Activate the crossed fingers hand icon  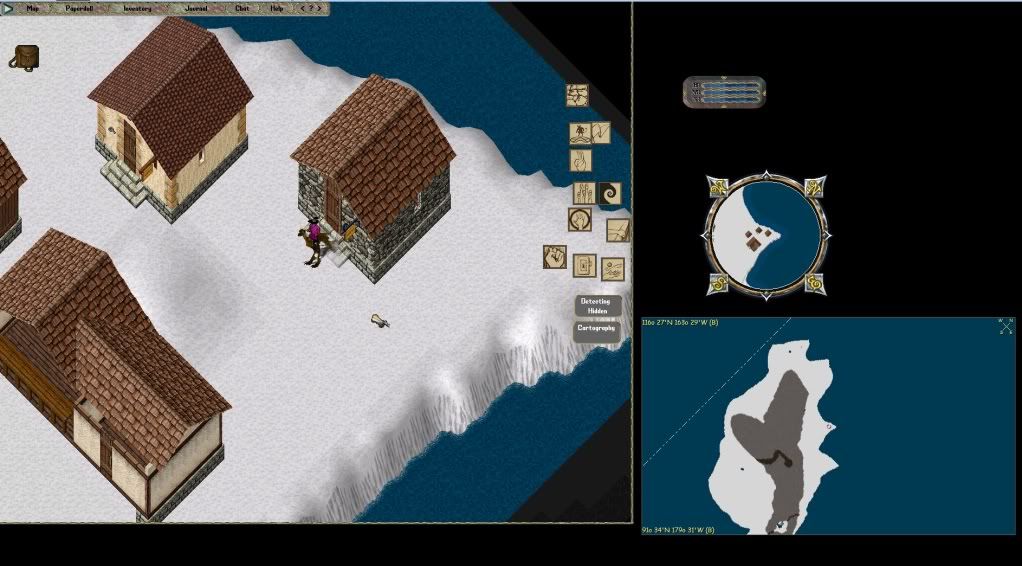pyautogui.click(x=580, y=160)
